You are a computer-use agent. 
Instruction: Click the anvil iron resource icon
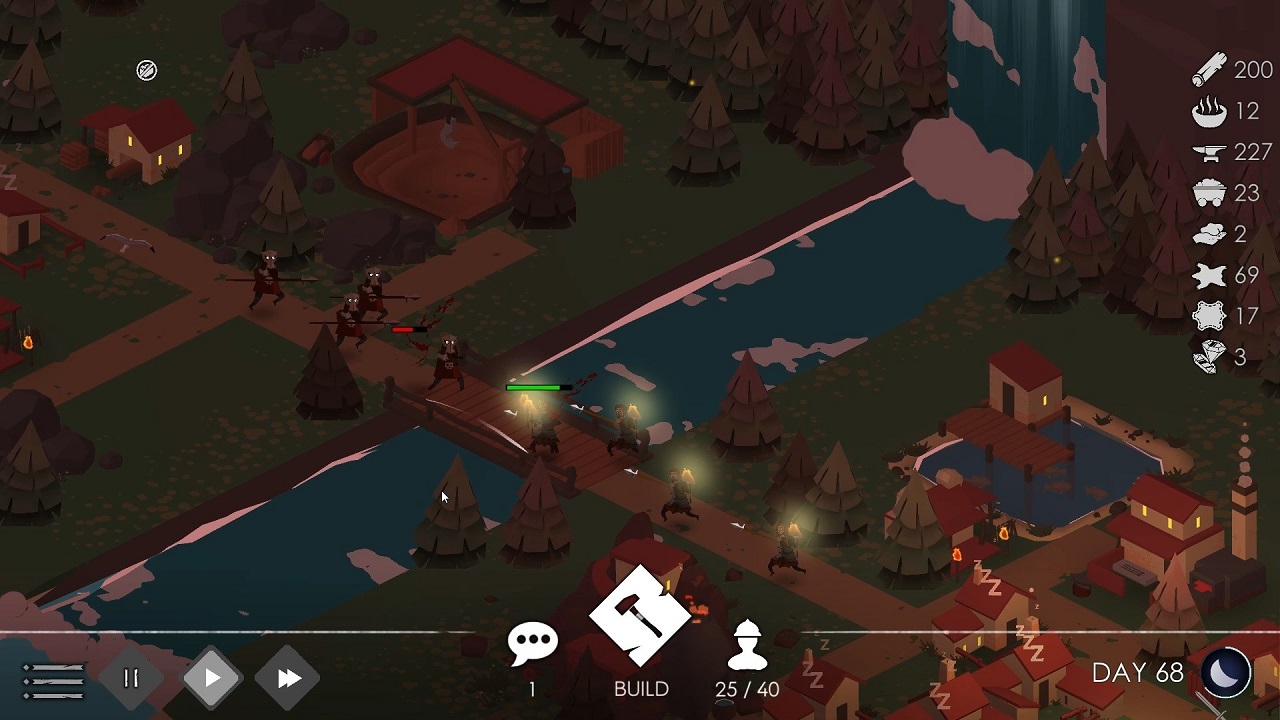pyautogui.click(x=1211, y=153)
